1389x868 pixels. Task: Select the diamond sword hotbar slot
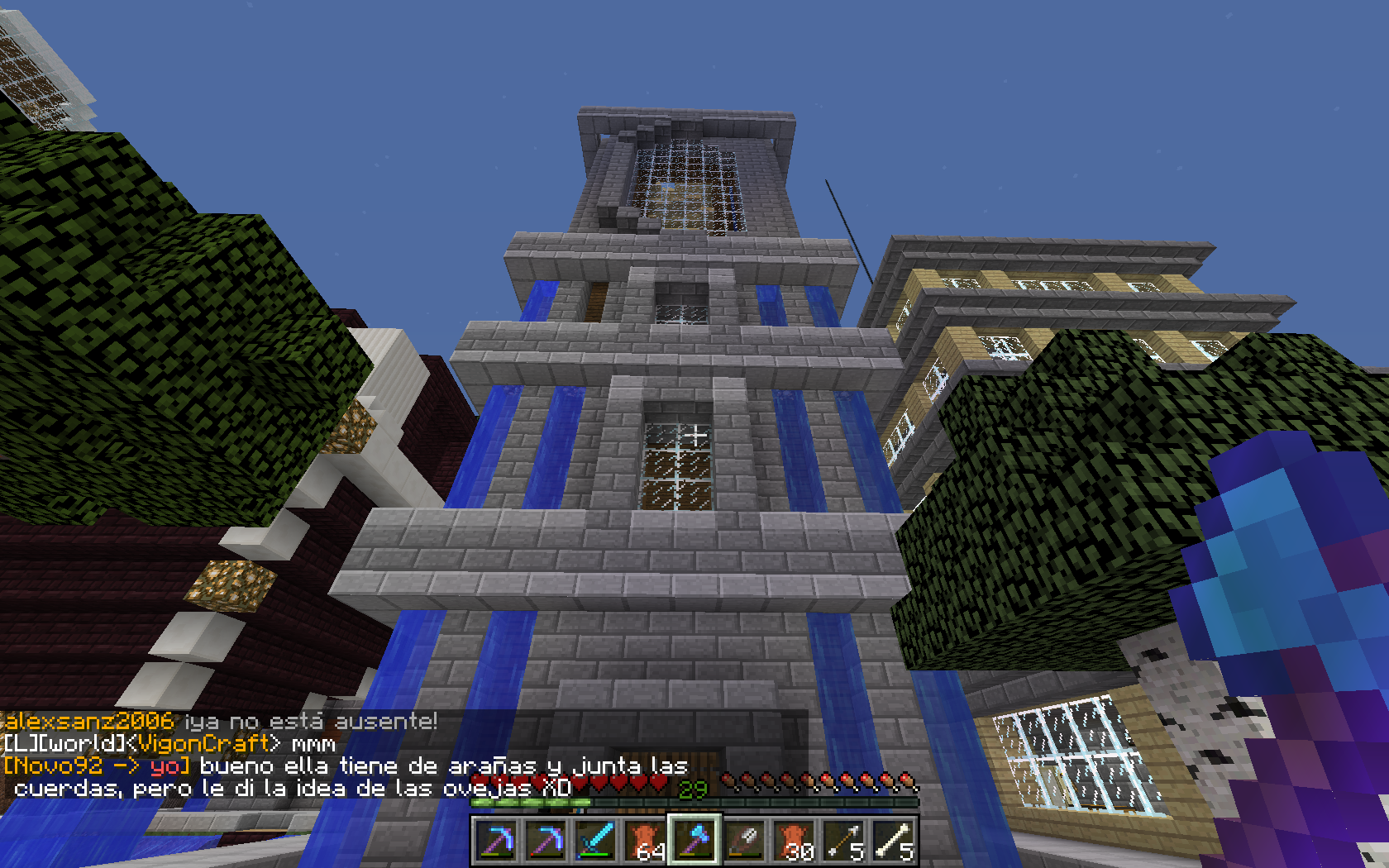point(595,841)
